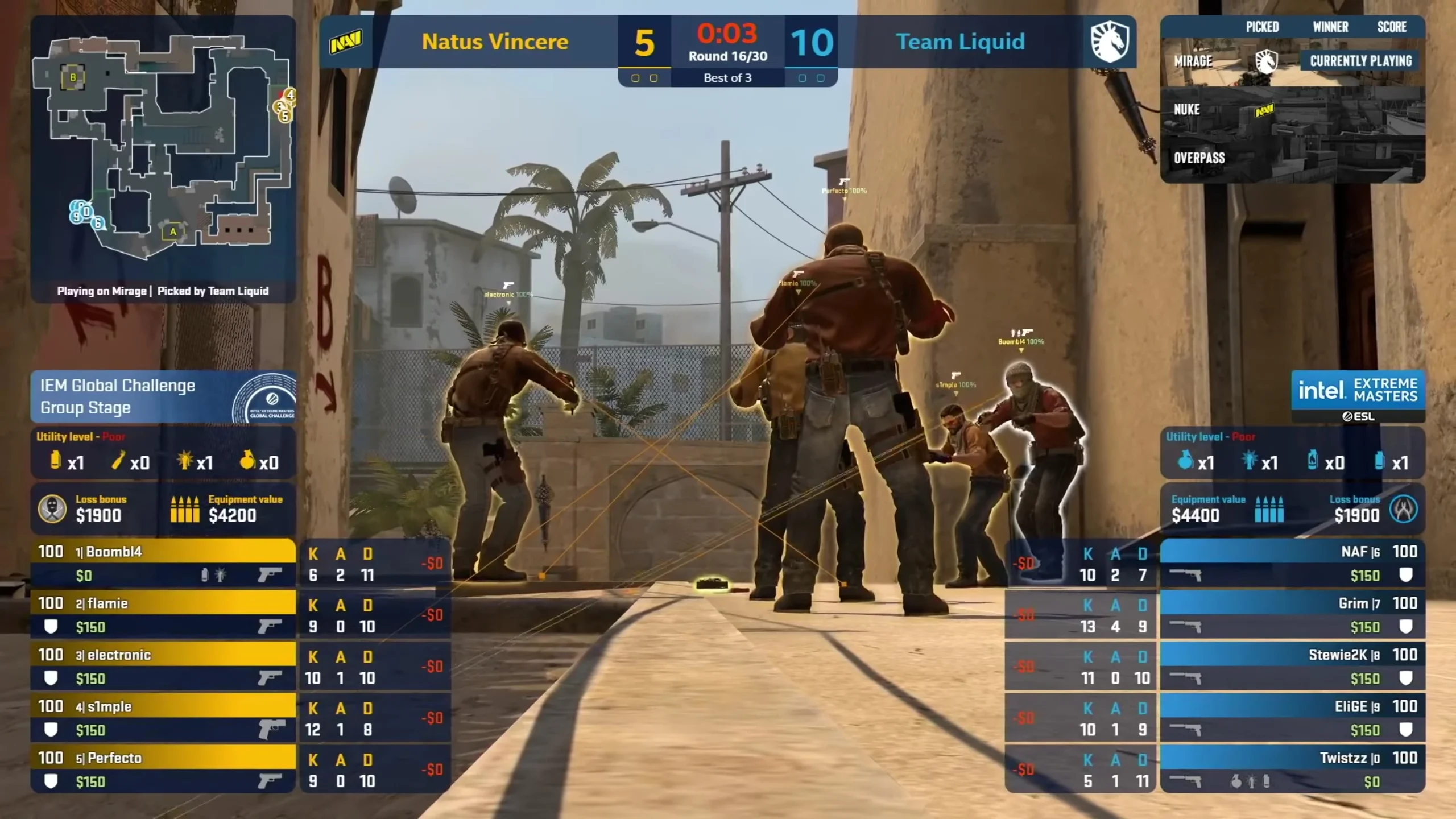Click the Natus Vincere team logo

point(346,42)
